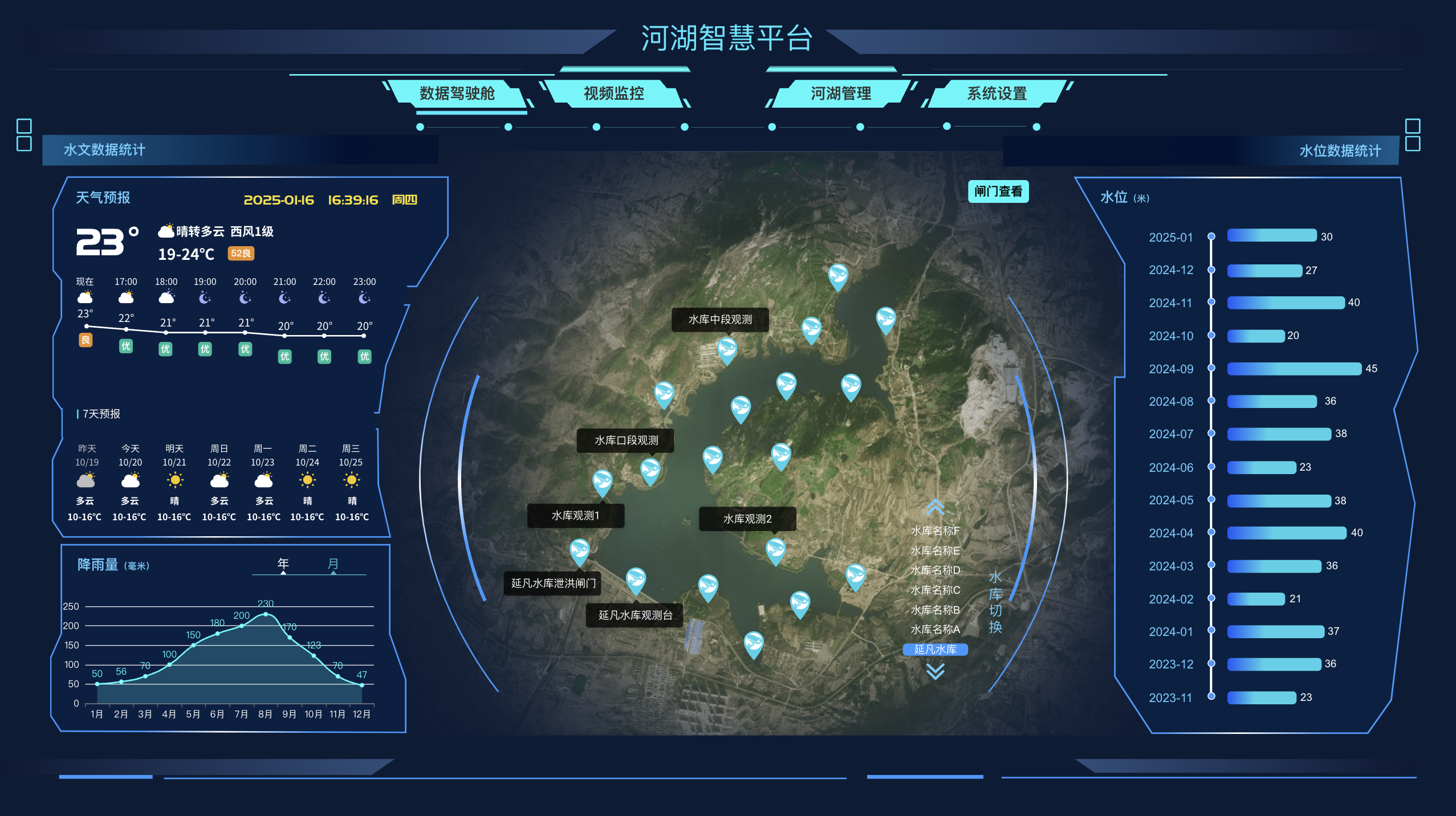The image size is (1456, 816).
Task: Select 水库名称A in the reservoir switch list
Action: [x=934, y=630]
